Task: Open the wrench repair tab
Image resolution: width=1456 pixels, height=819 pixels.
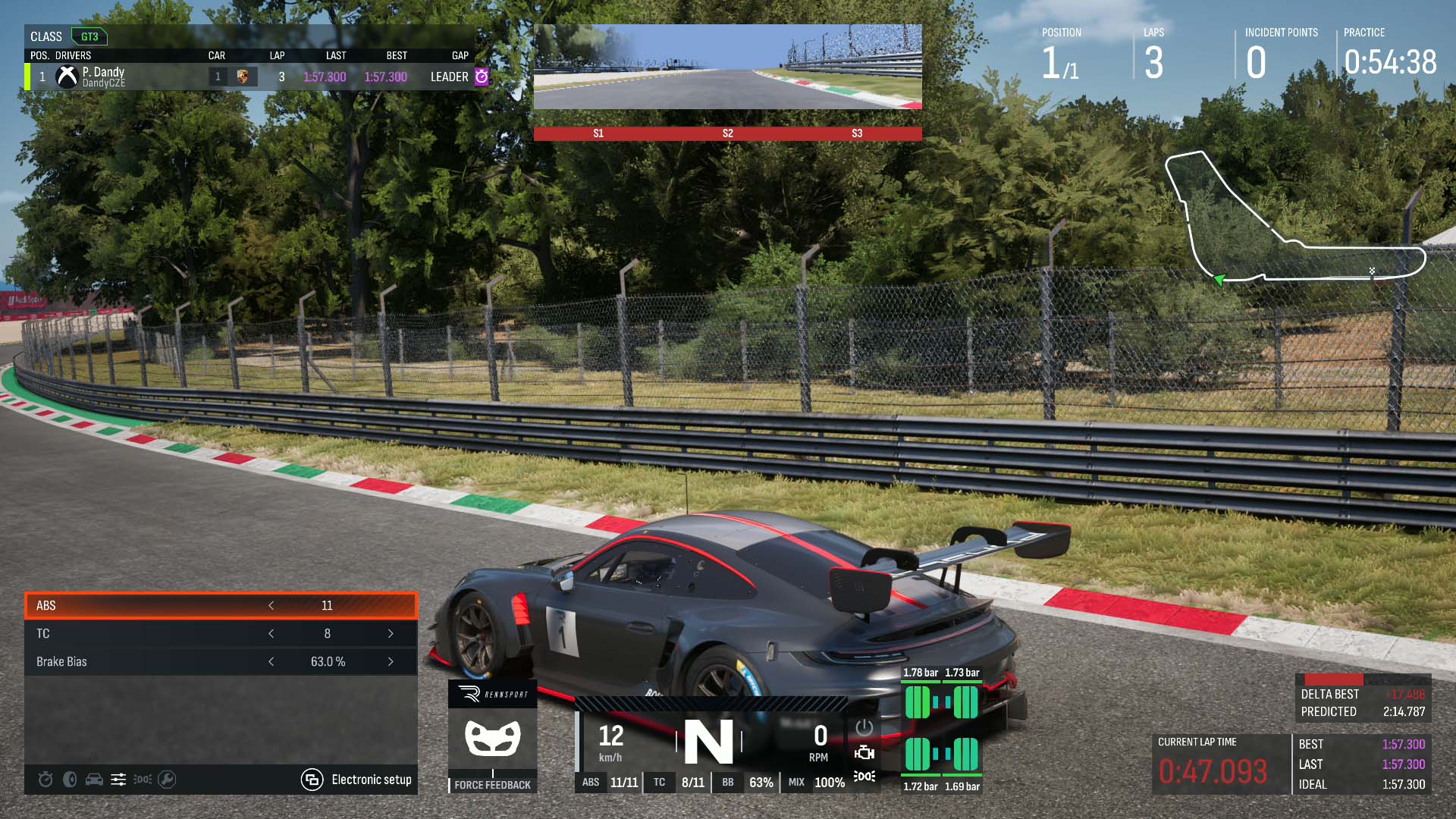Action: coord(167,780)
